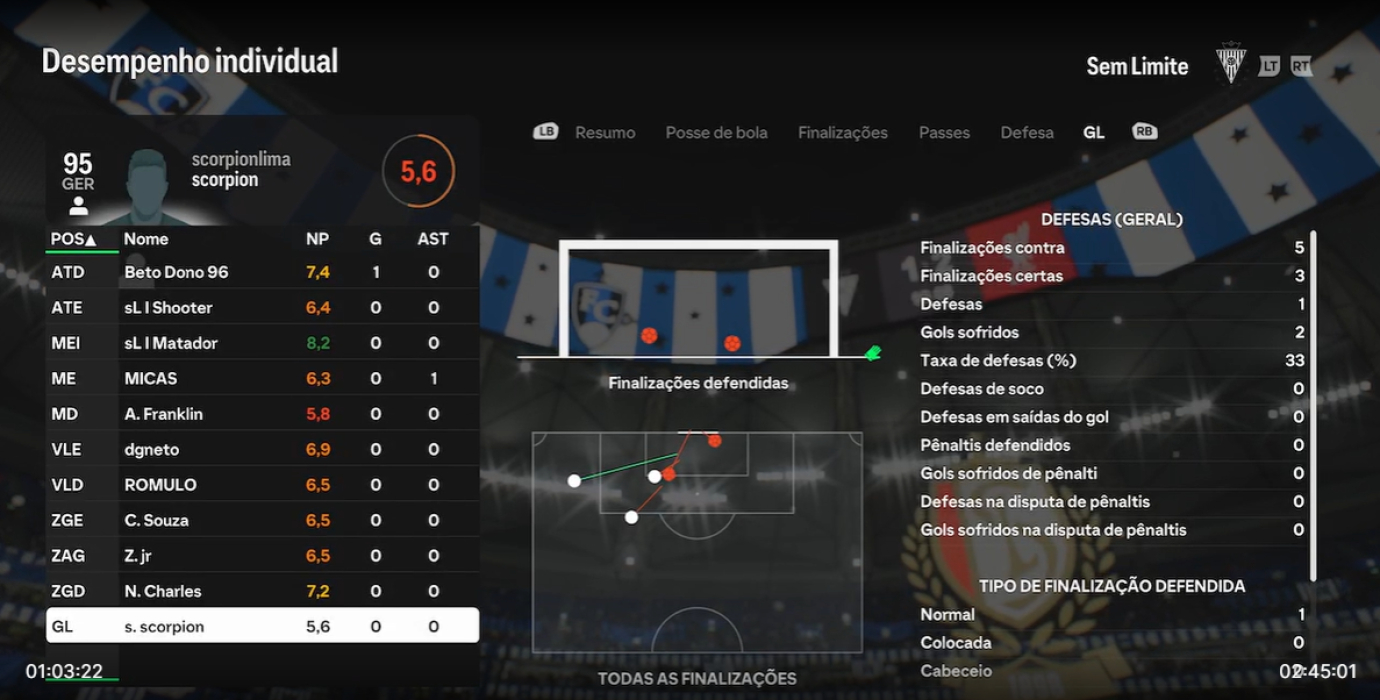The image size is (1380, 700).
Task: Sort the list by NP rating
Action: pyautogui.click(x=317, y=239)
